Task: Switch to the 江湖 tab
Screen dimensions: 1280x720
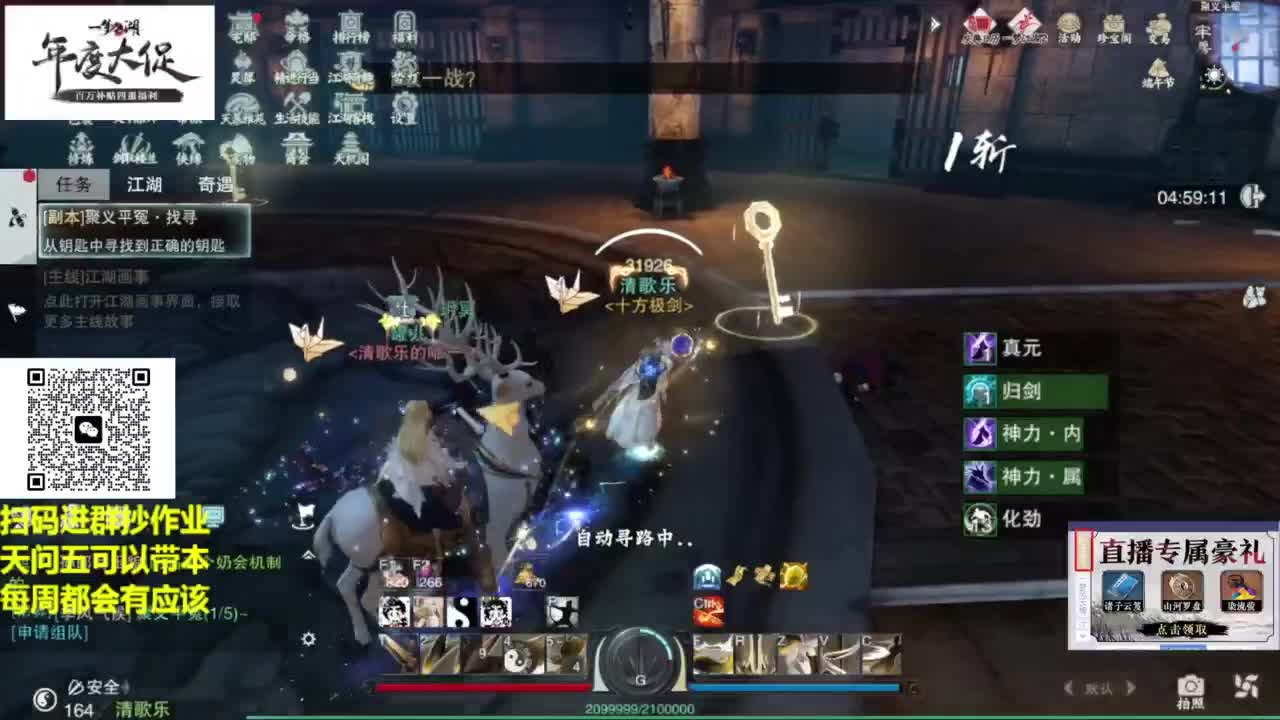Action: (146, 185)
